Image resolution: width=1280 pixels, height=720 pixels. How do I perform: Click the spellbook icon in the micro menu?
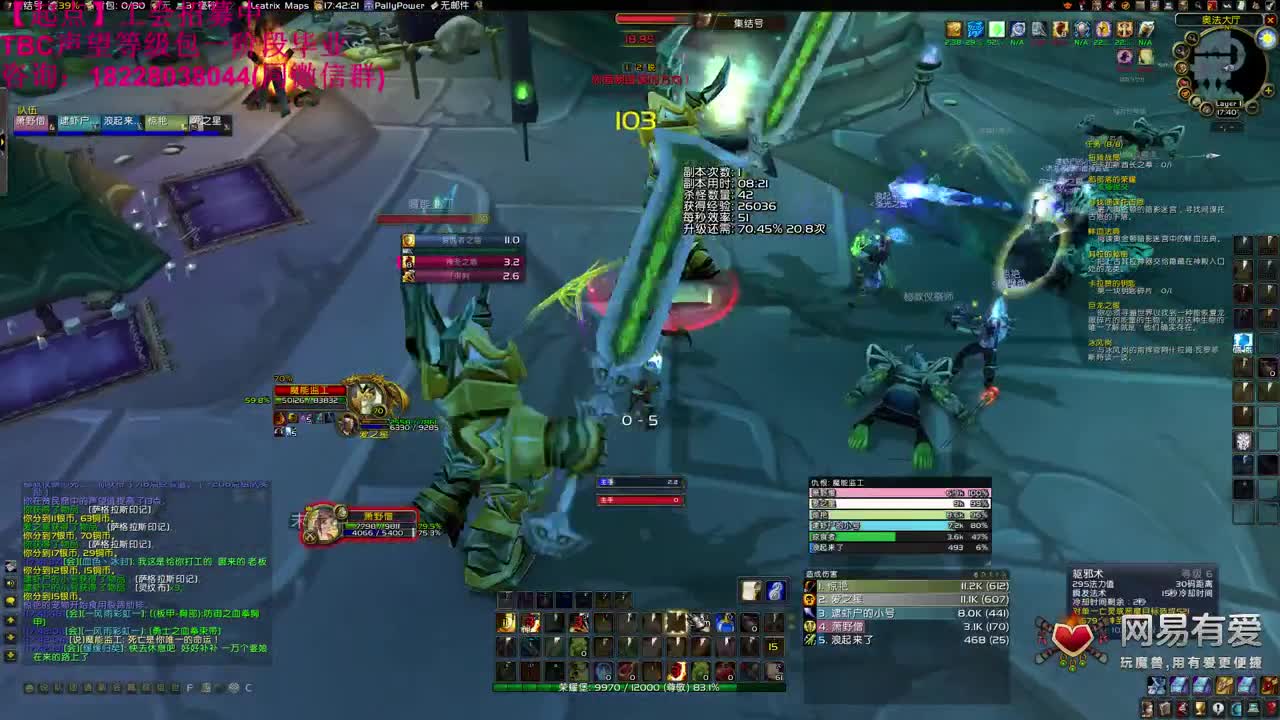coord(1166,708)
